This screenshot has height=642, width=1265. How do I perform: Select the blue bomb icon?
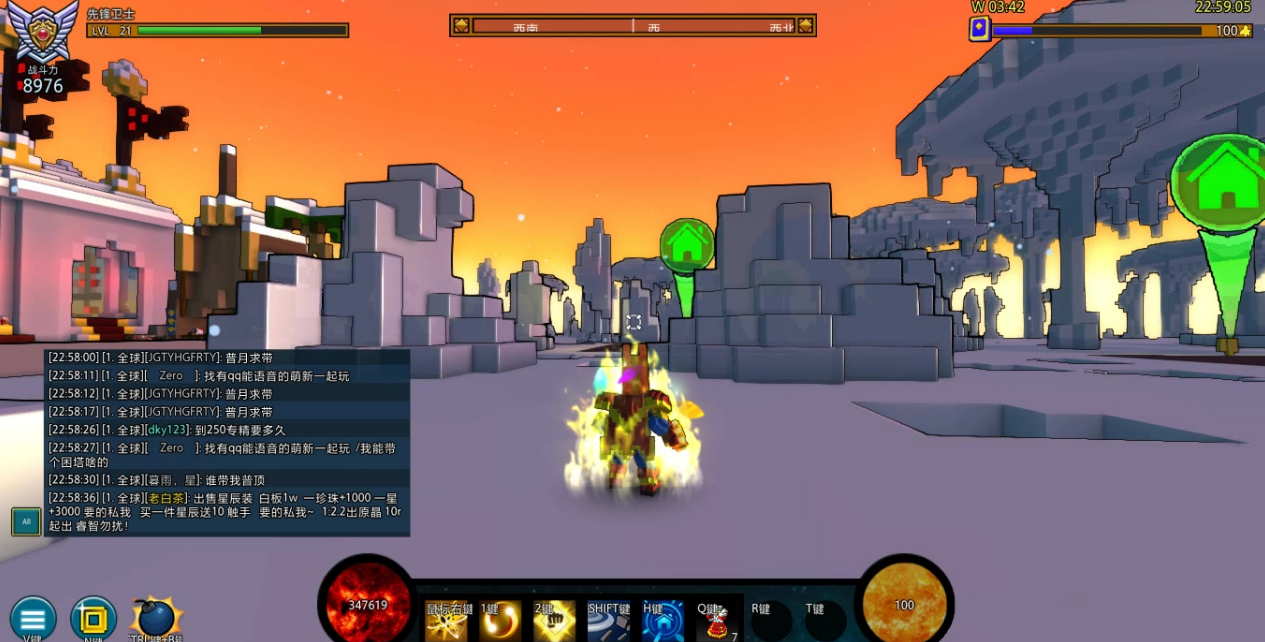[x=156, y=618]
